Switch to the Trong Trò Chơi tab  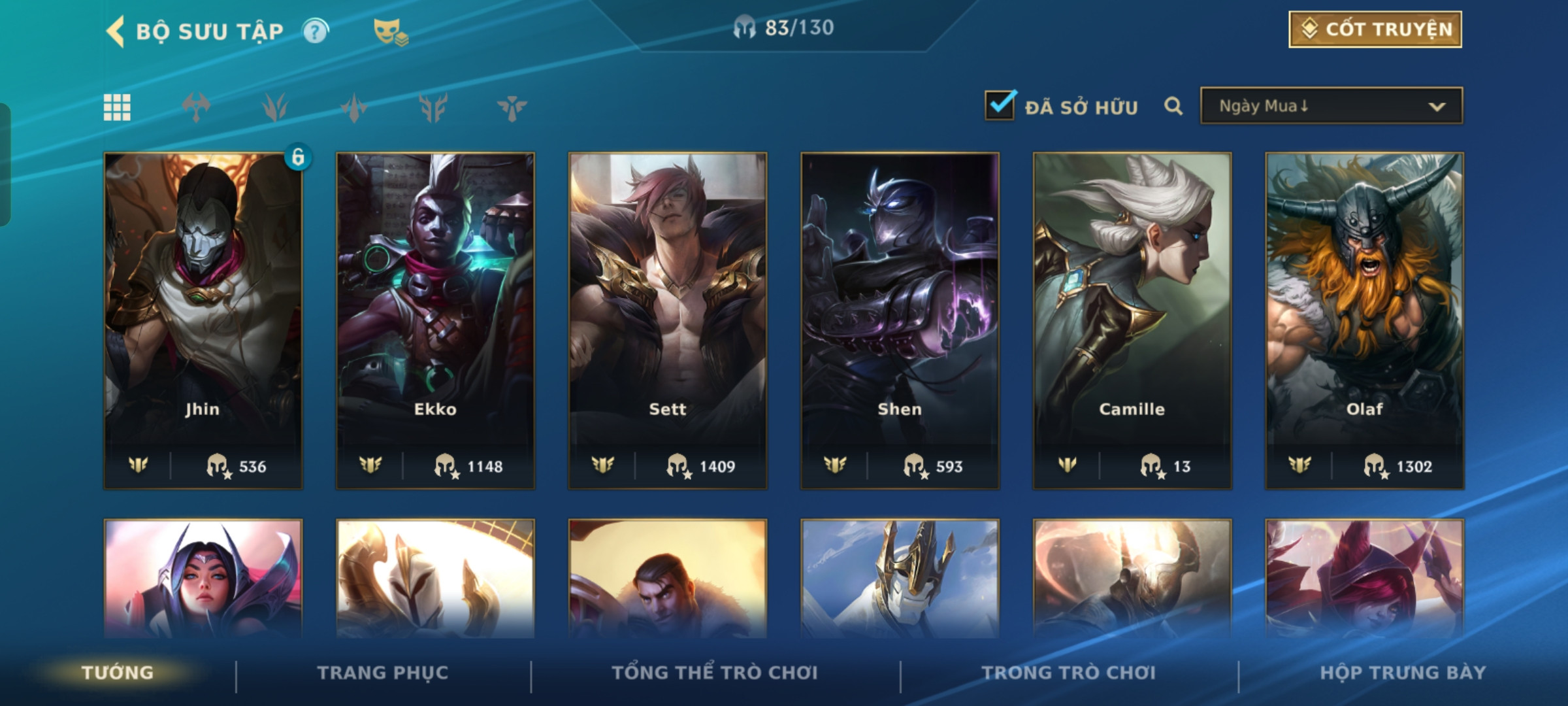(1068, 673)
